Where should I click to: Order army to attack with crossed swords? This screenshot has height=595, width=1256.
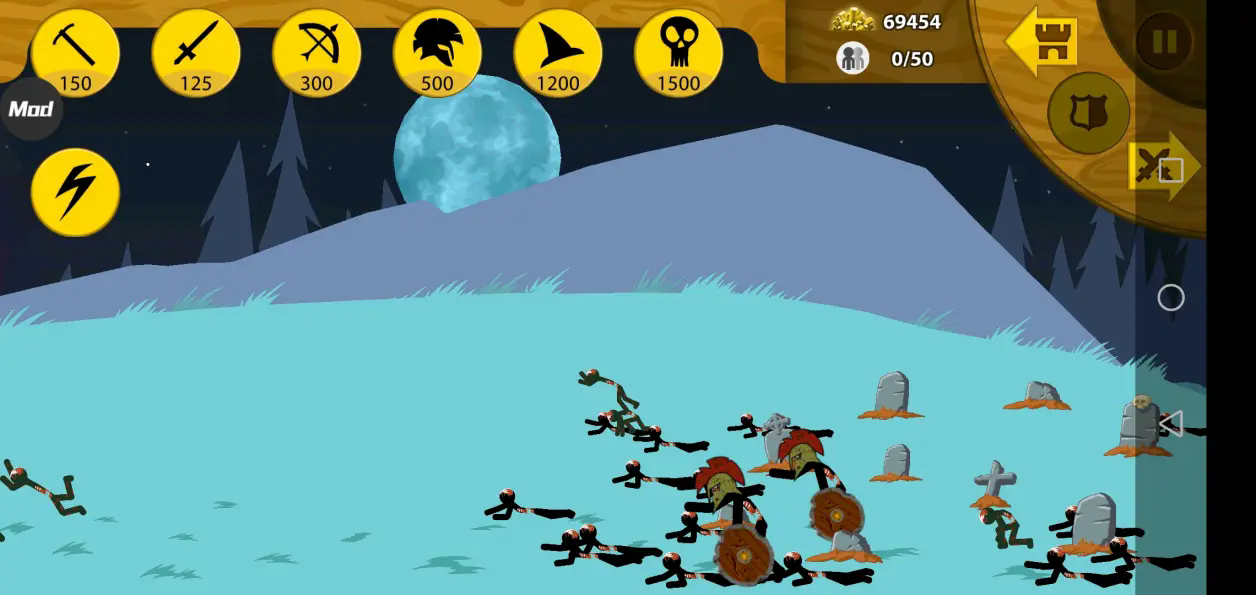(x=1160, y=165)
